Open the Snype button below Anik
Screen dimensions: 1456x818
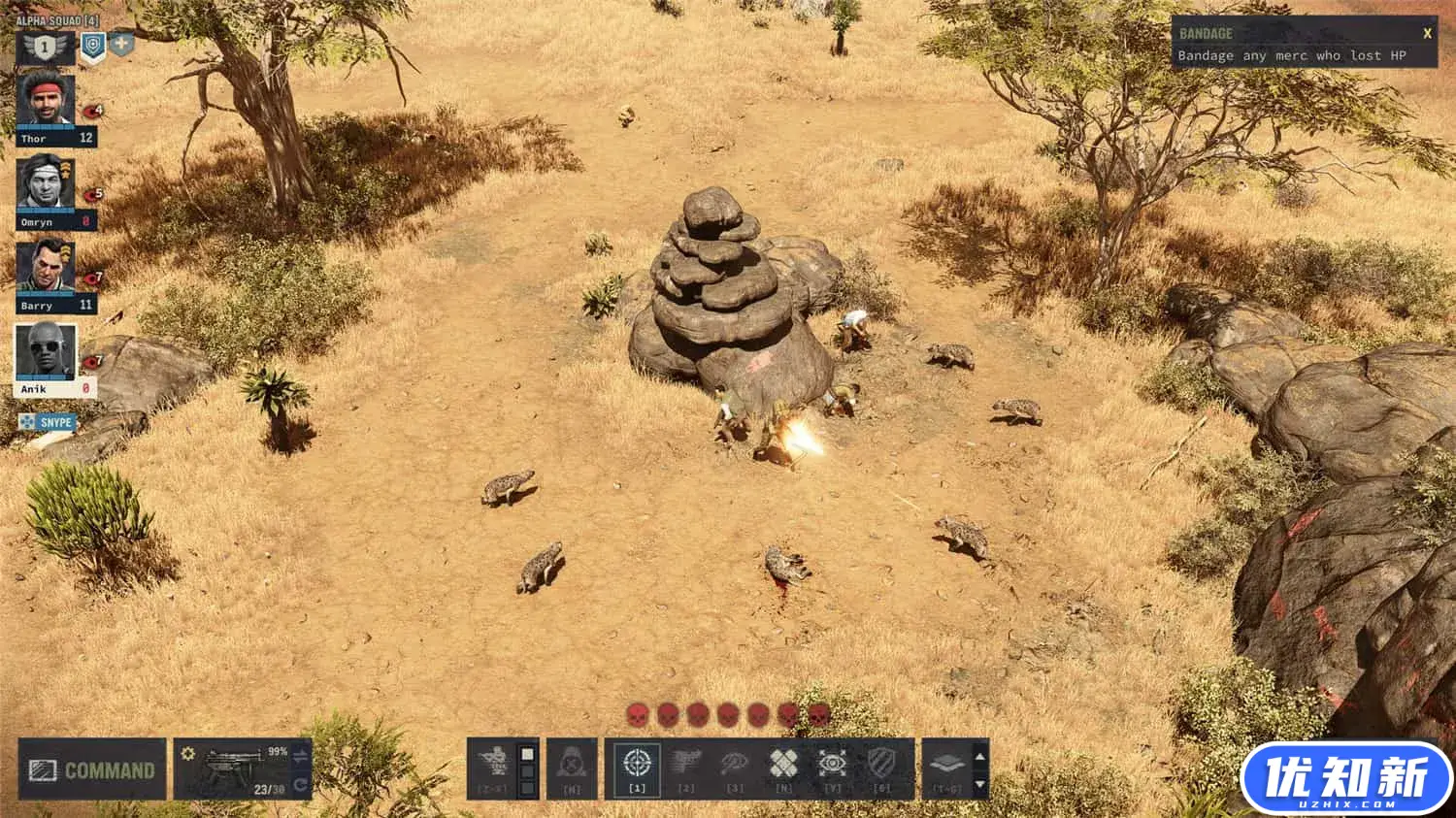click(x=48, y=422)
